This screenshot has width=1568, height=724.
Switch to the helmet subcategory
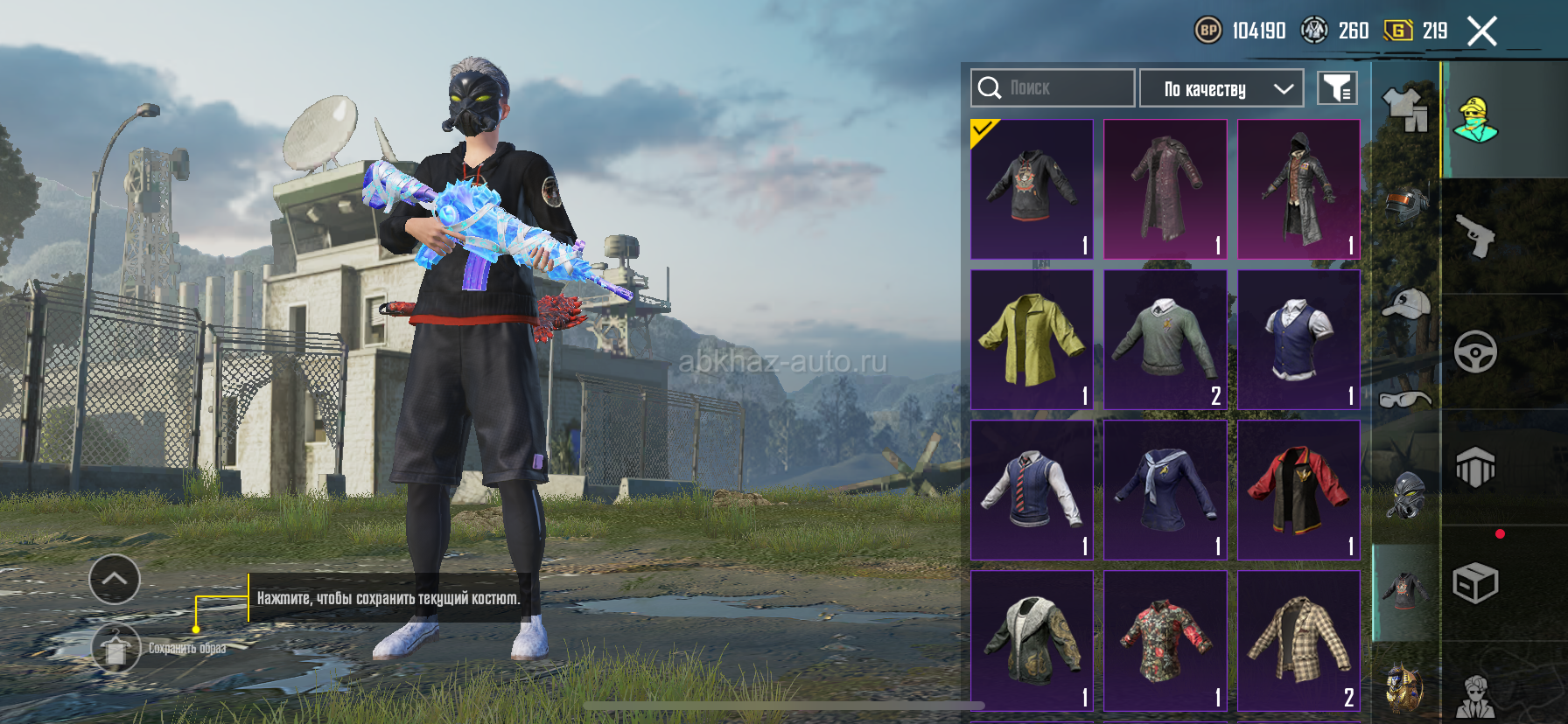click(x=1405, y=206)
